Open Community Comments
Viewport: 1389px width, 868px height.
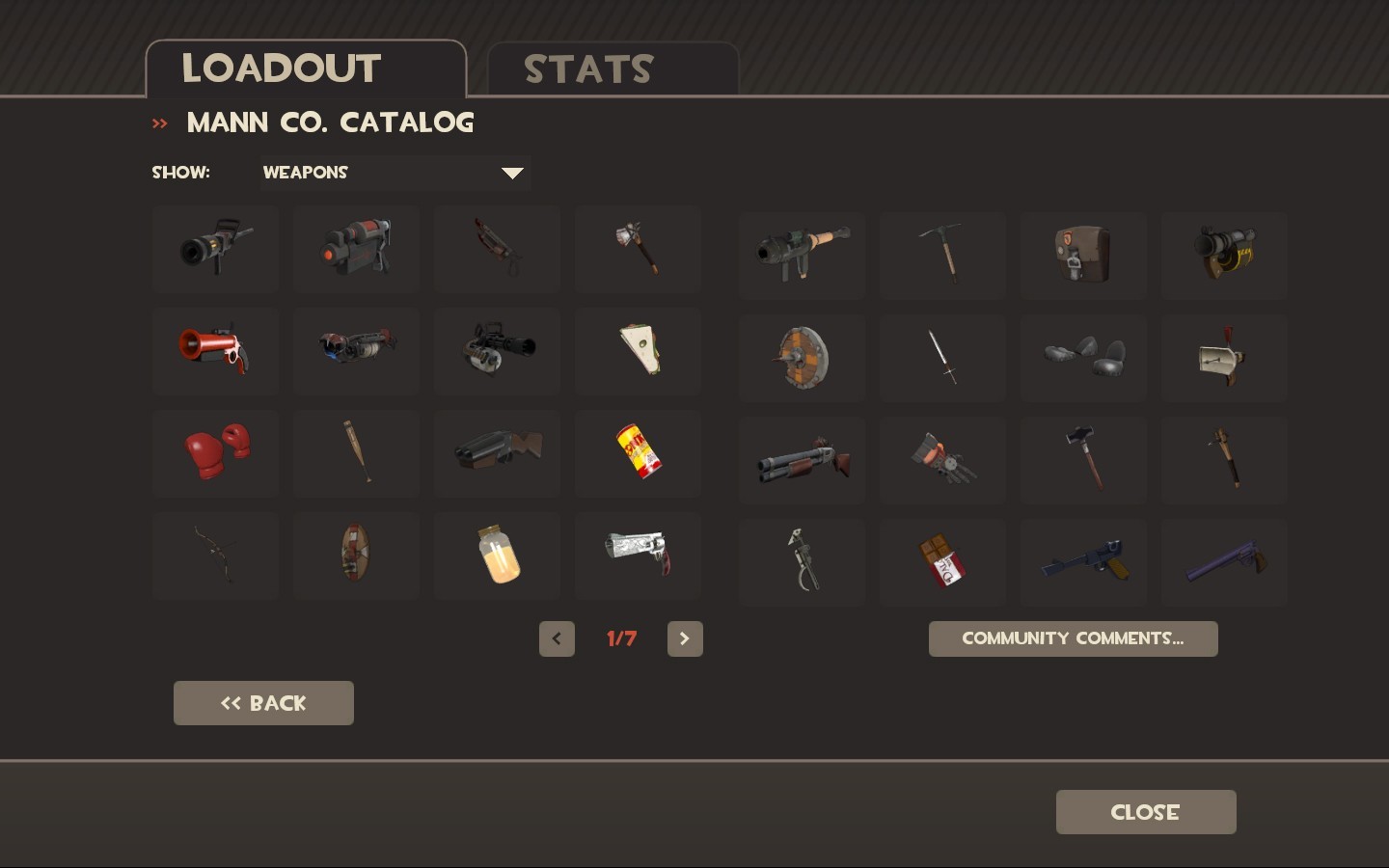[1073, 638]
